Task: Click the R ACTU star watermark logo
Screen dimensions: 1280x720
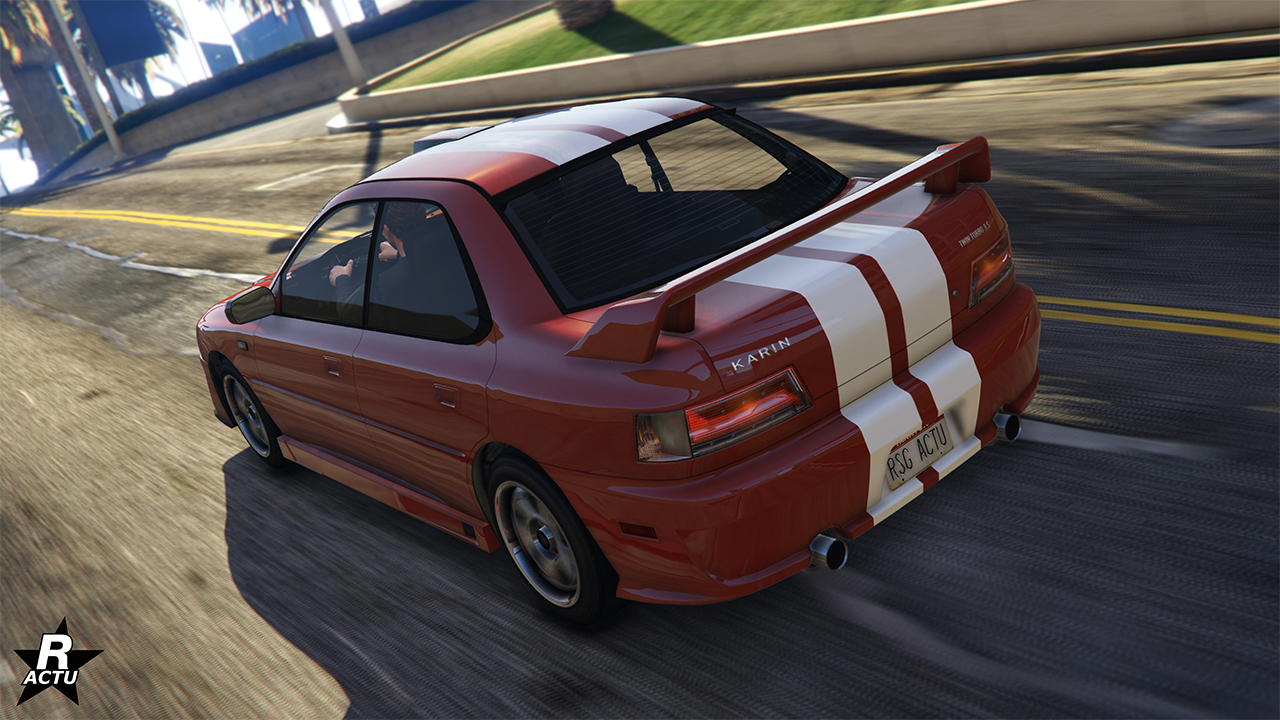Action: pyautogui.click(x=57, y=662)
